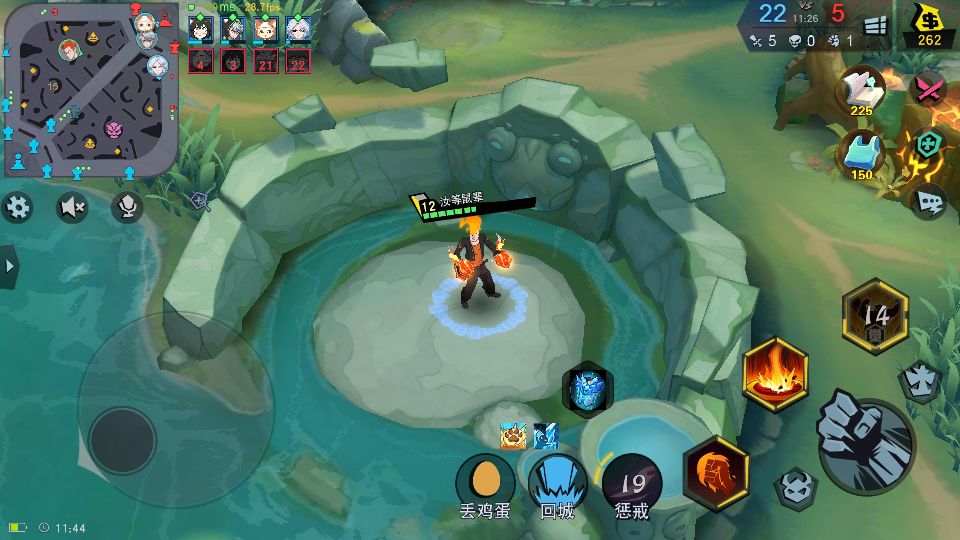Cast the fire pit skill
Image resolution: width=960 pixels, height=540 pixels.
(x=774, y=375)
